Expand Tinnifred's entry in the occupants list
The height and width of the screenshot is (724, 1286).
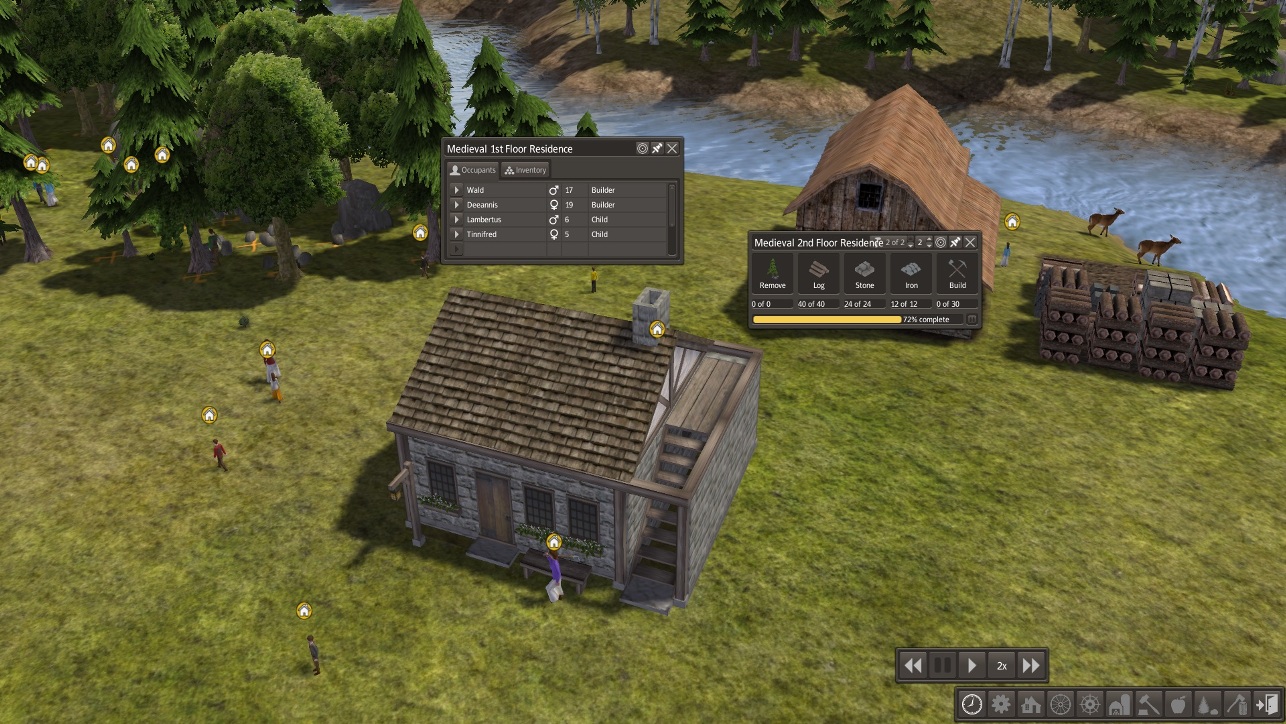point(457,234)
